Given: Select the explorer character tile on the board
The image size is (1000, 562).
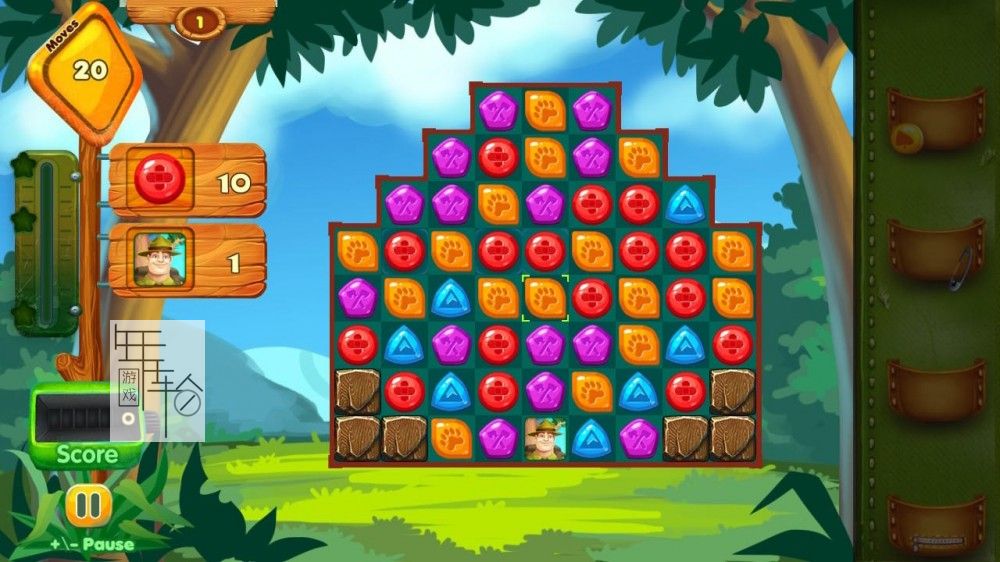Looking at the screenshot, I should tap(545, 439).
